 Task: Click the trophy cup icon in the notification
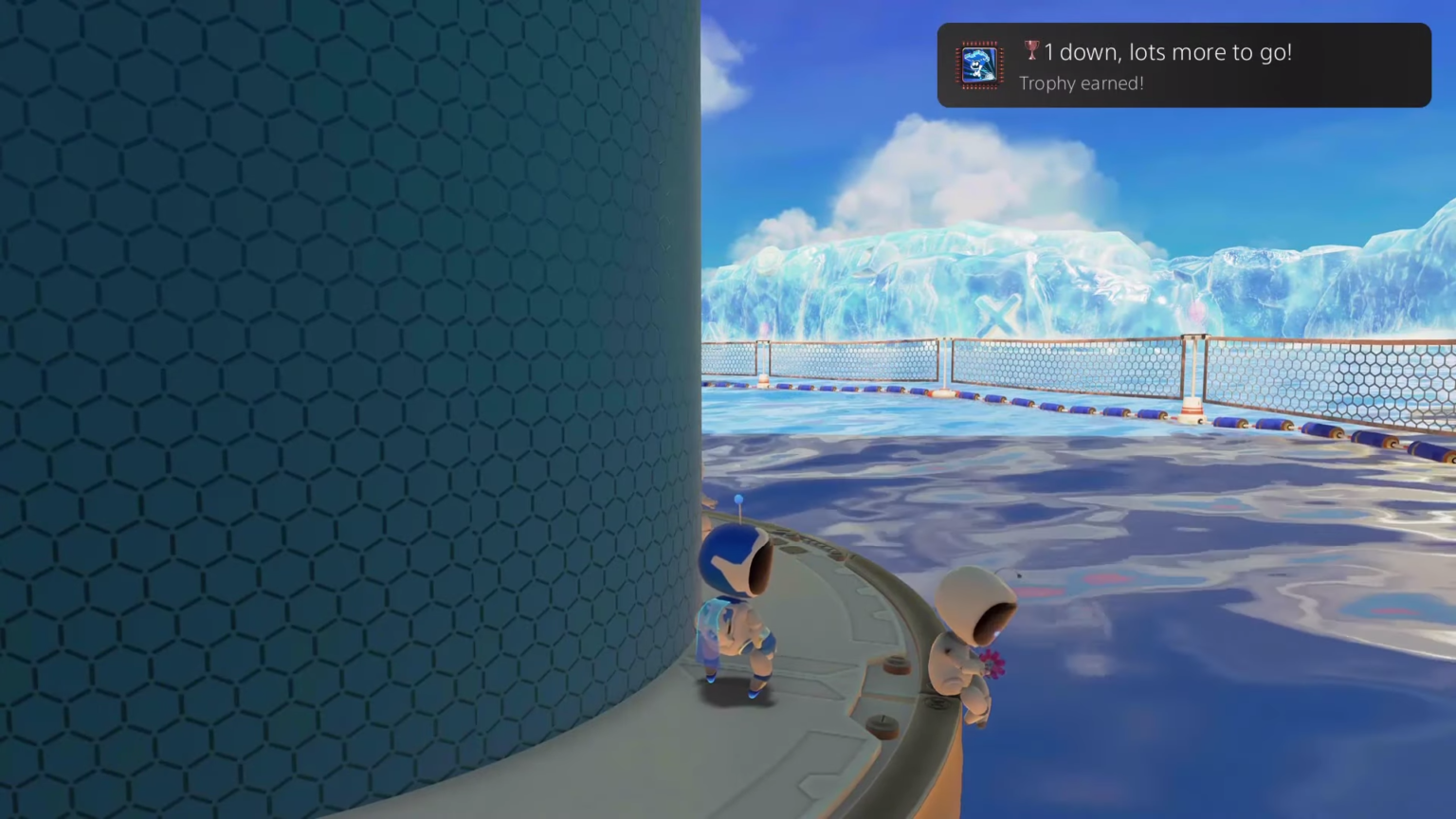tap(1032, 51)
